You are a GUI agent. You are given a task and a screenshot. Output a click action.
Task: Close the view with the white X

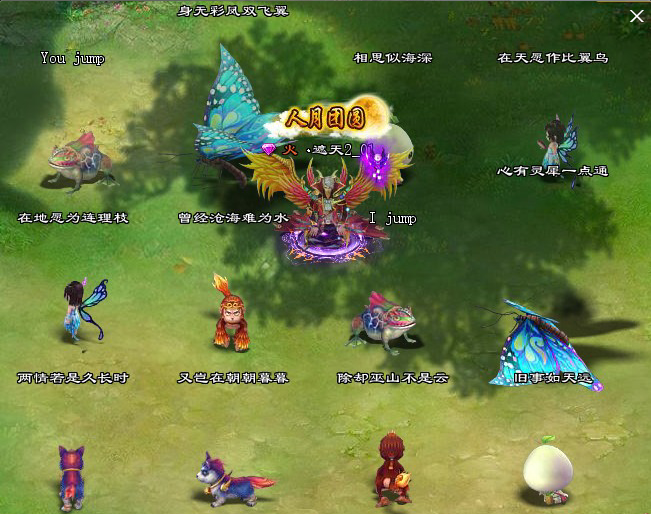point(636,16)
